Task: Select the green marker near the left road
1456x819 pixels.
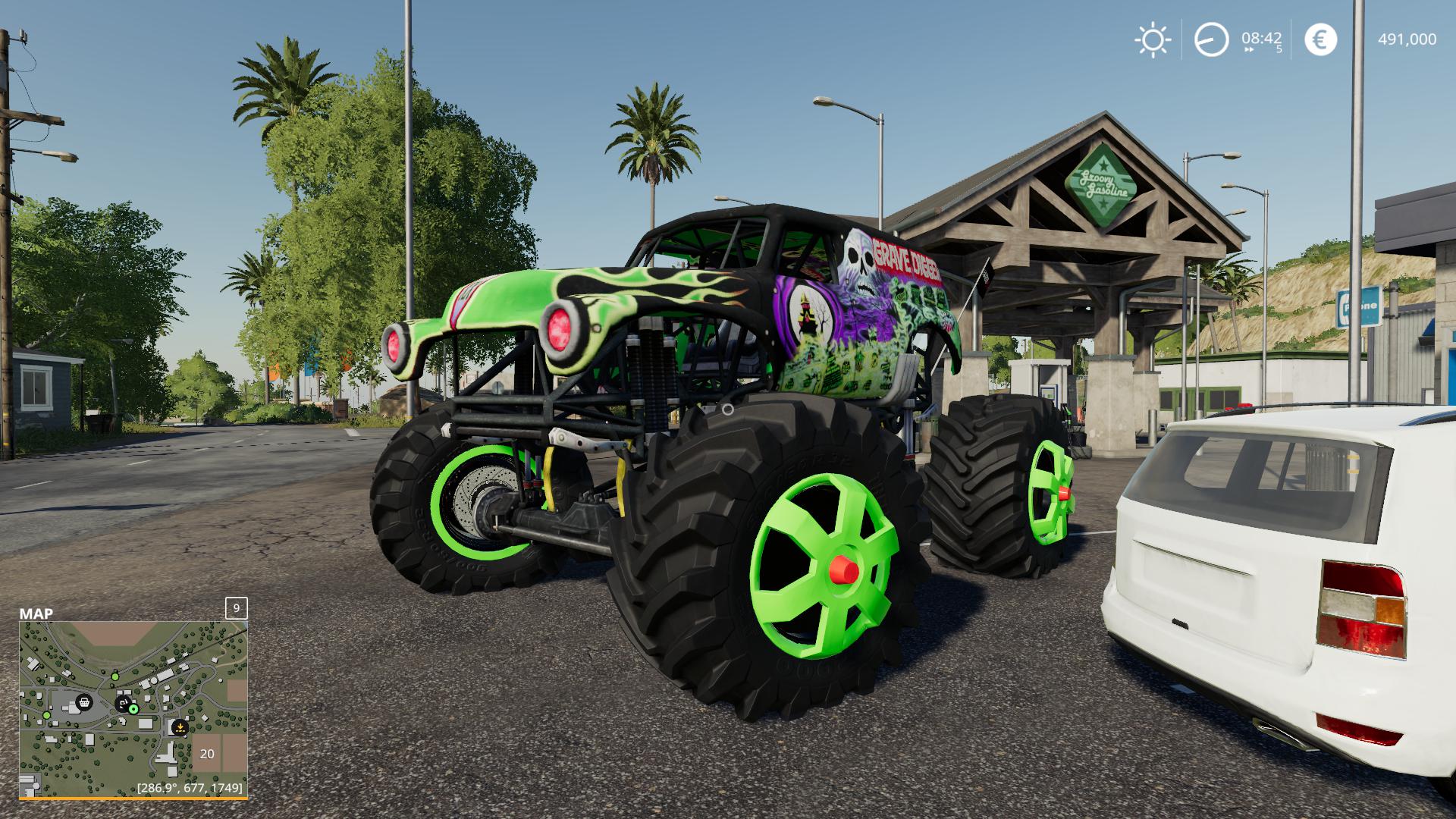Action: click(x=46, y=716)
